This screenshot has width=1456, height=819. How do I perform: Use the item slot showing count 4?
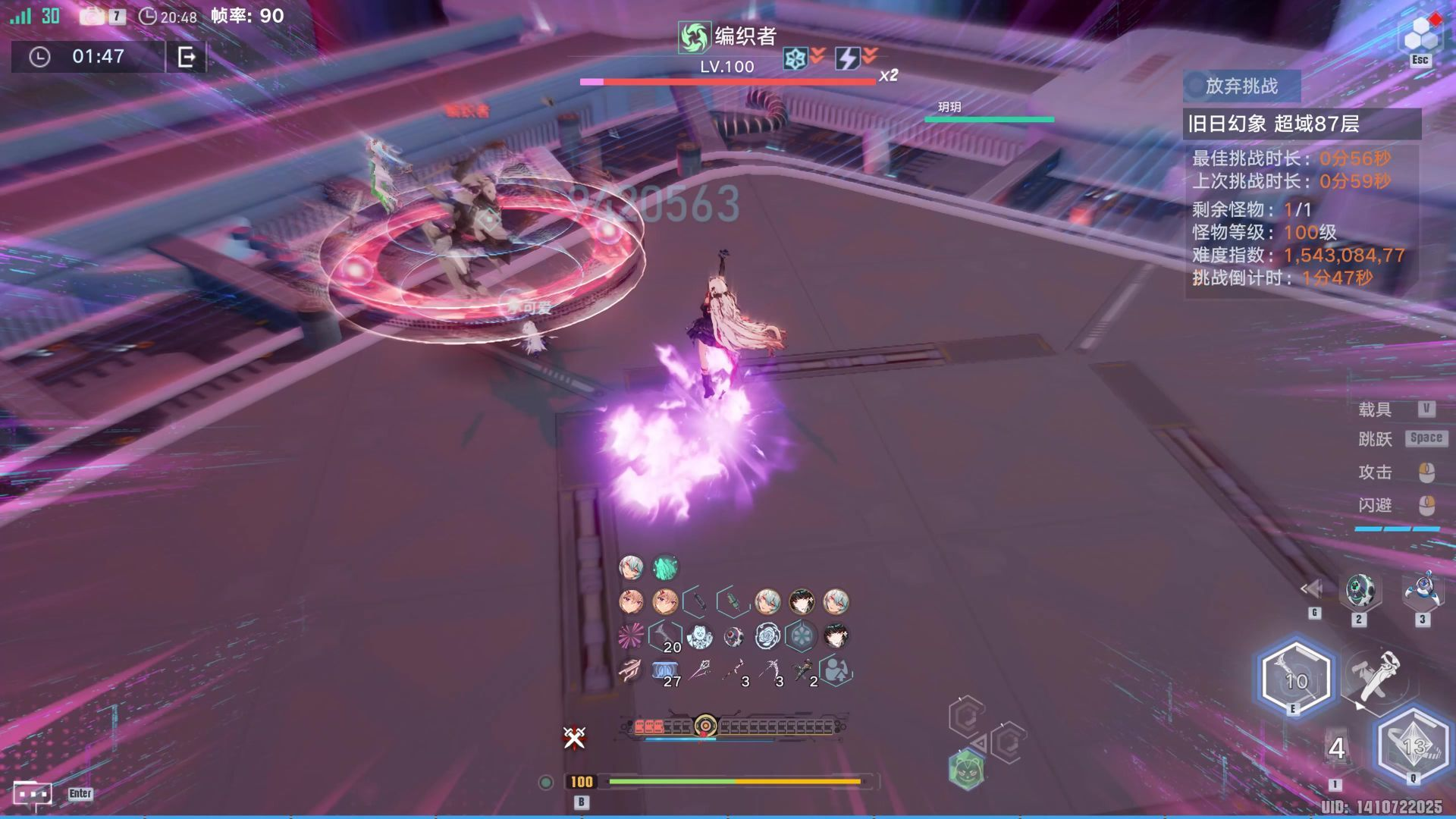tap(1336, 749)
